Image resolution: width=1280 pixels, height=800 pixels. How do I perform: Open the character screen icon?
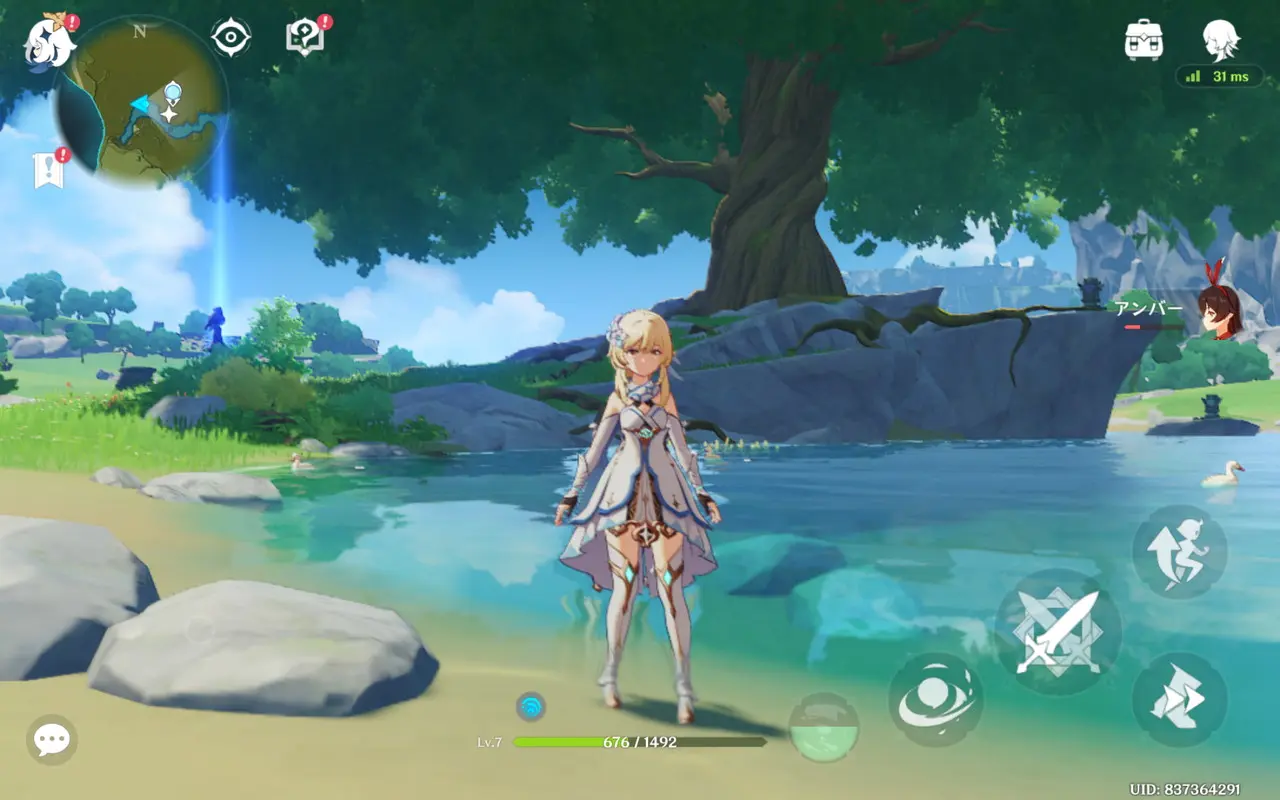point(1221,40)
